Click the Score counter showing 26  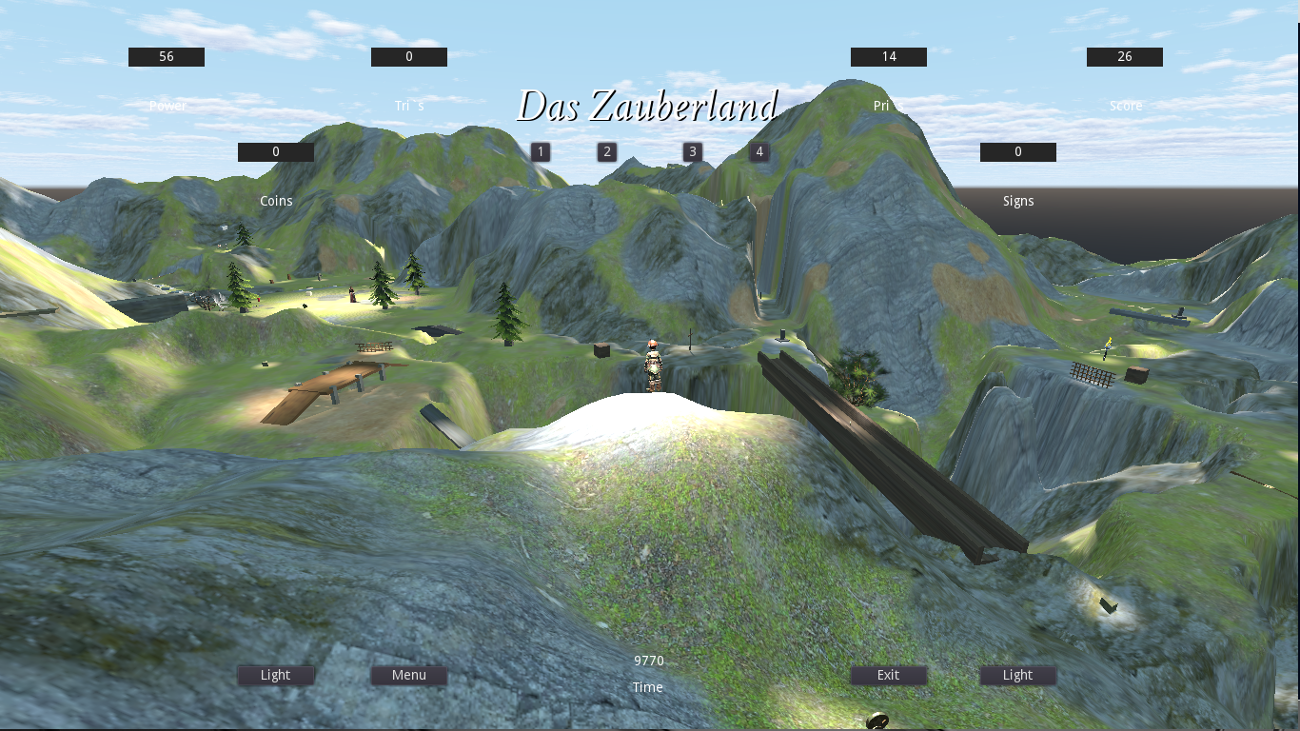(x=1124, y=57)
